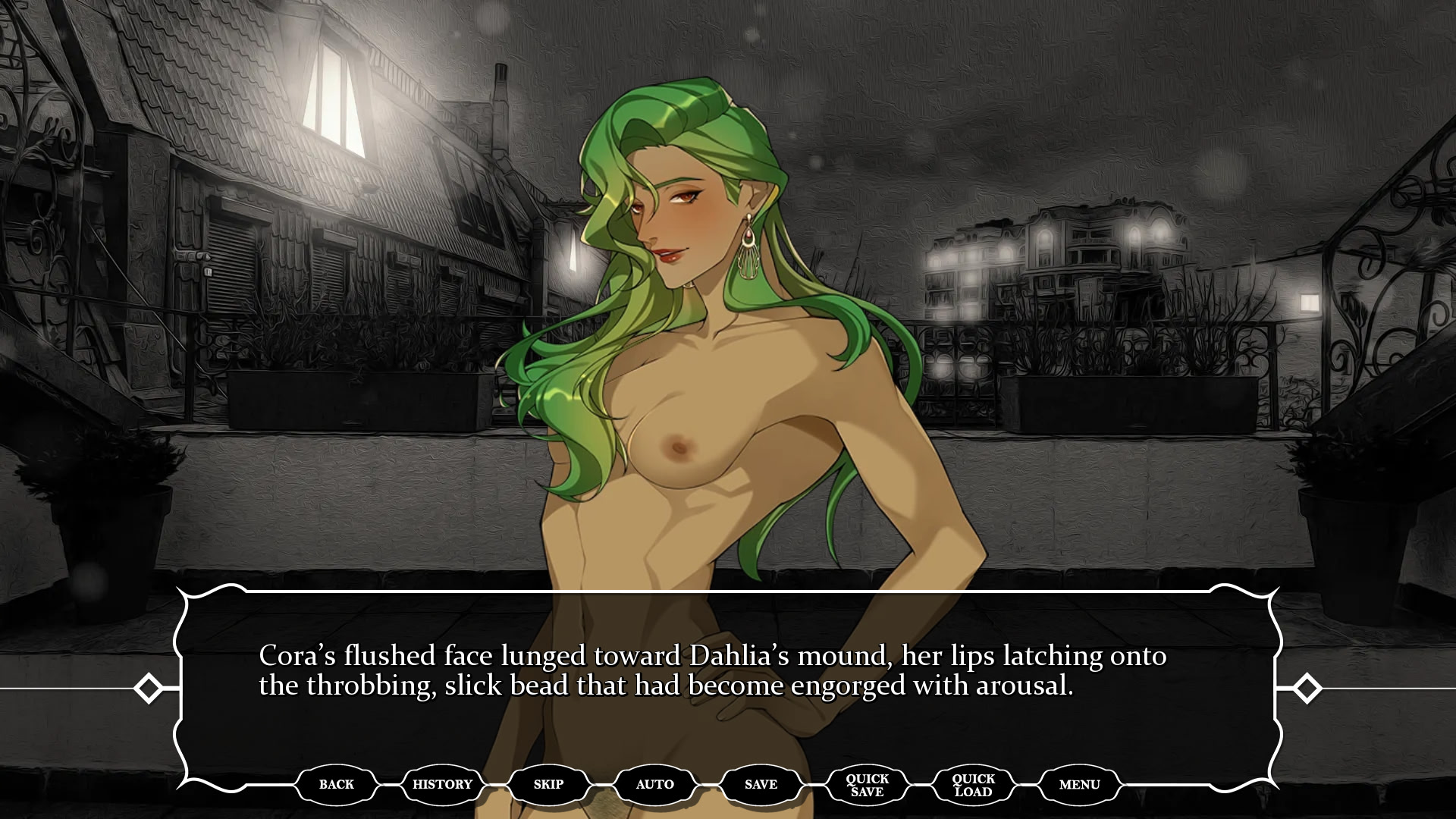Toggle AUTO play mode

[654, 784]
